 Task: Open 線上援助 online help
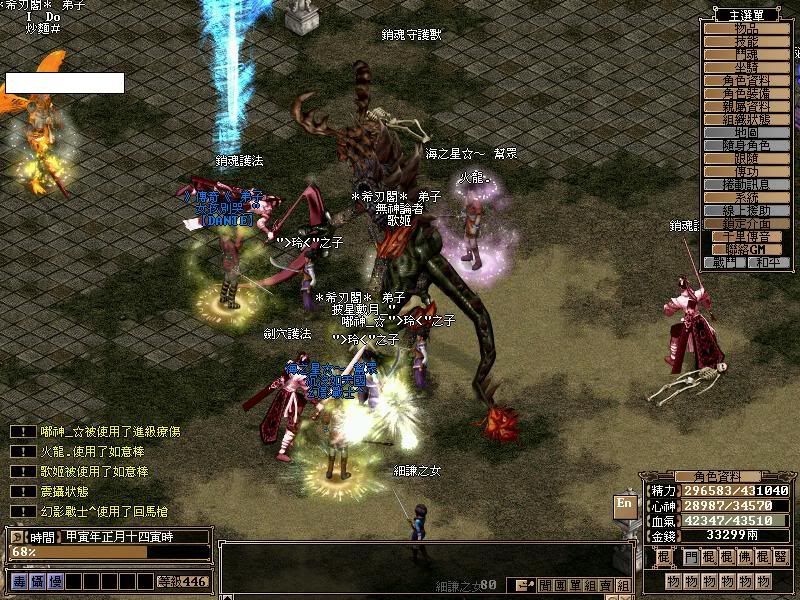coord(746,211)
